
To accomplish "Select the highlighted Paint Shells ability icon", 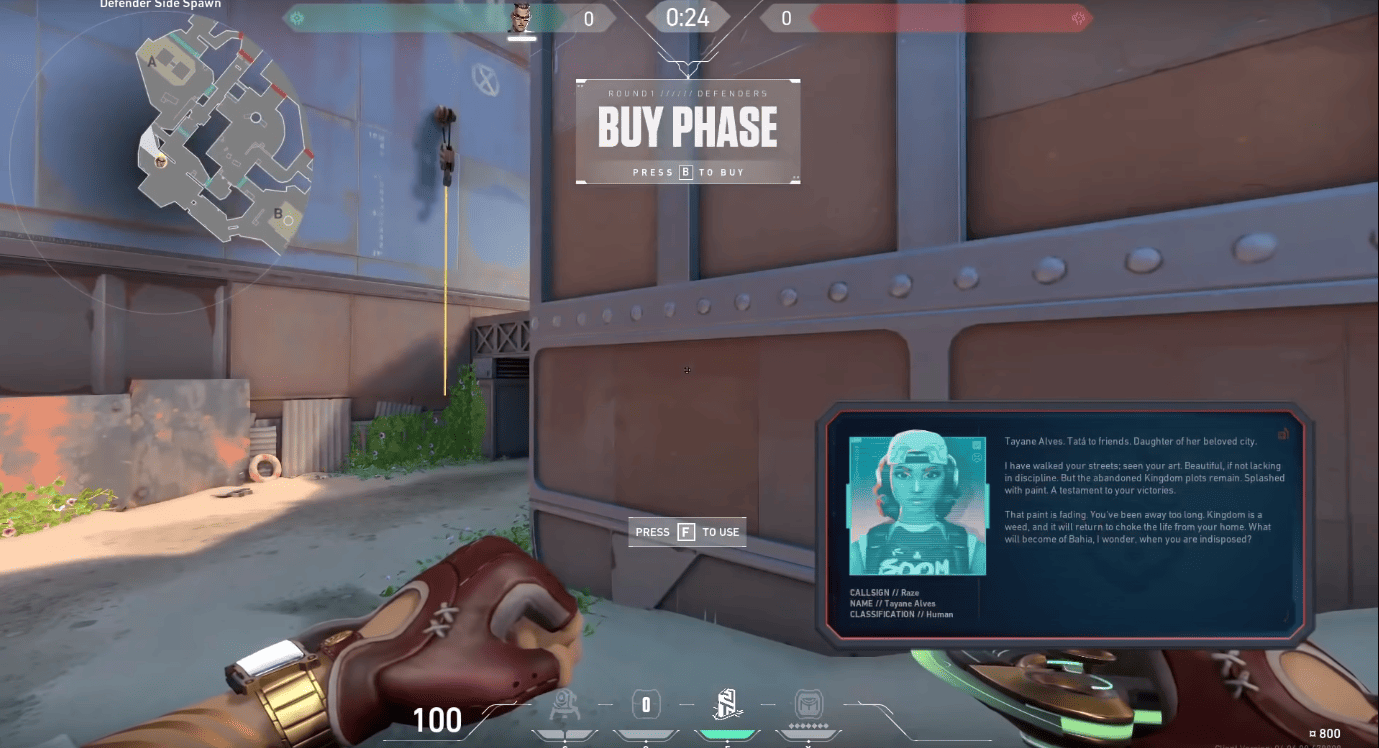I will tap(728, 704).
